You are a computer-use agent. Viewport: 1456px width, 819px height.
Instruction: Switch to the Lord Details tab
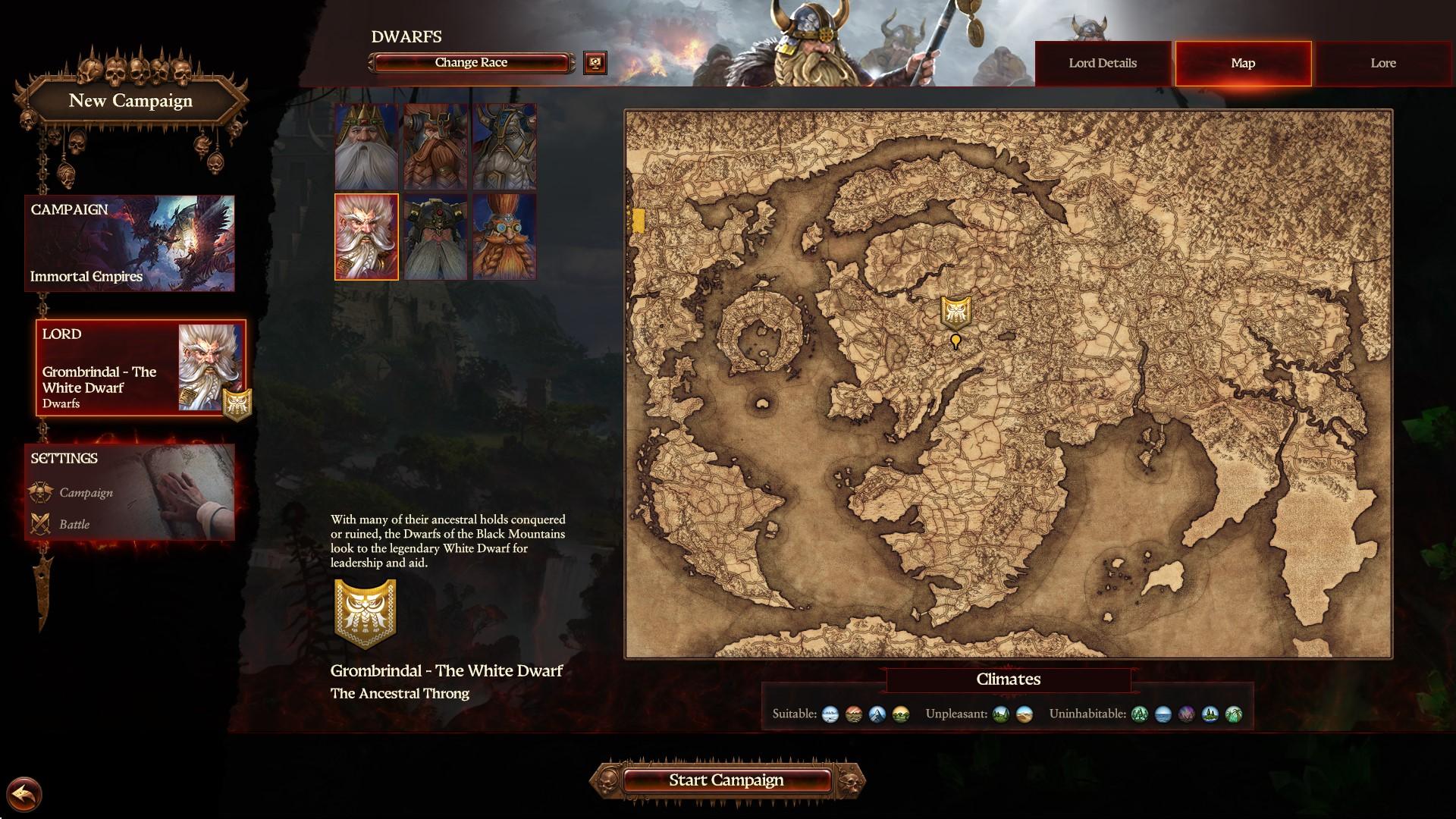1103,63
